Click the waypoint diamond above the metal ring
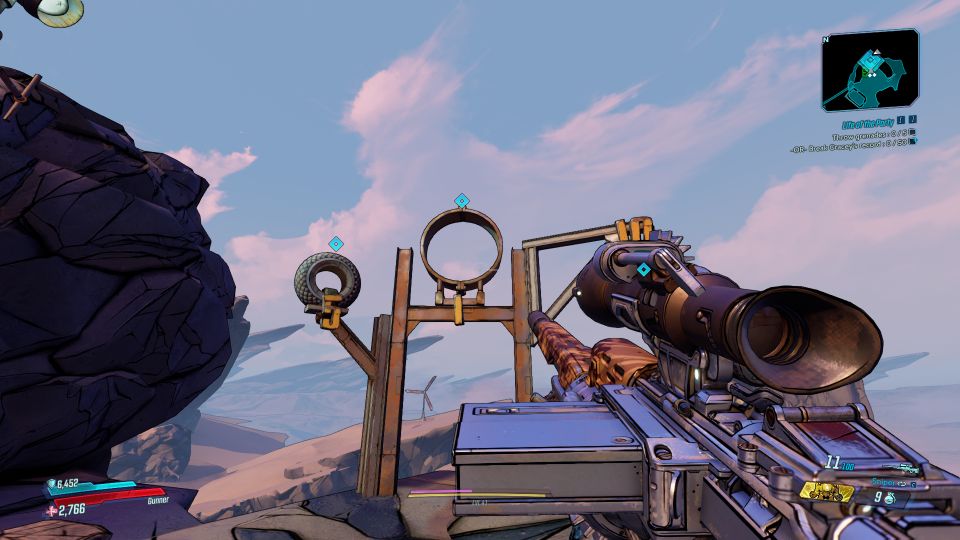This screenshot has height=540, width=960. click(461, 201)
